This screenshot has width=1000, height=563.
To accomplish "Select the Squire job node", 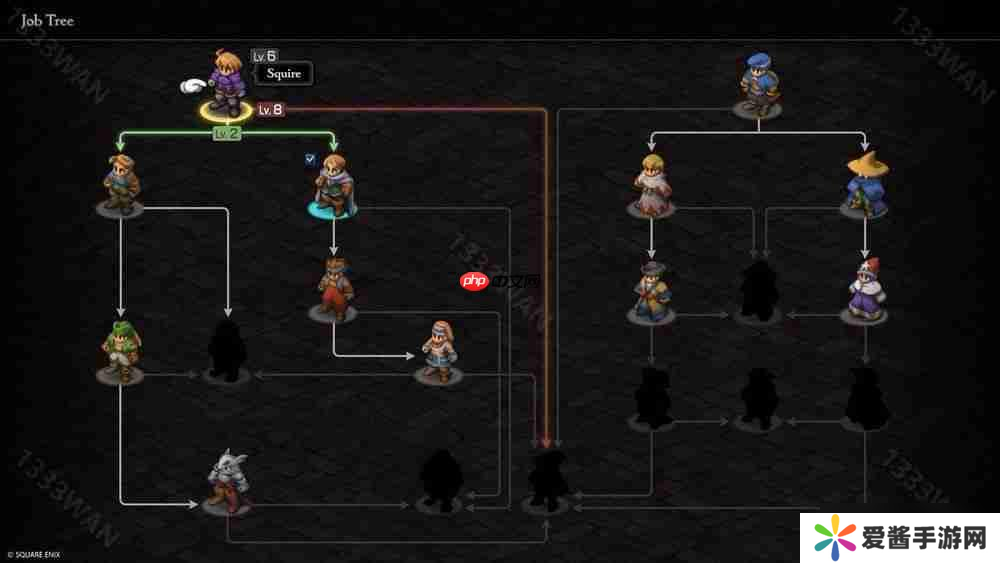I will [x=226, y=82].
